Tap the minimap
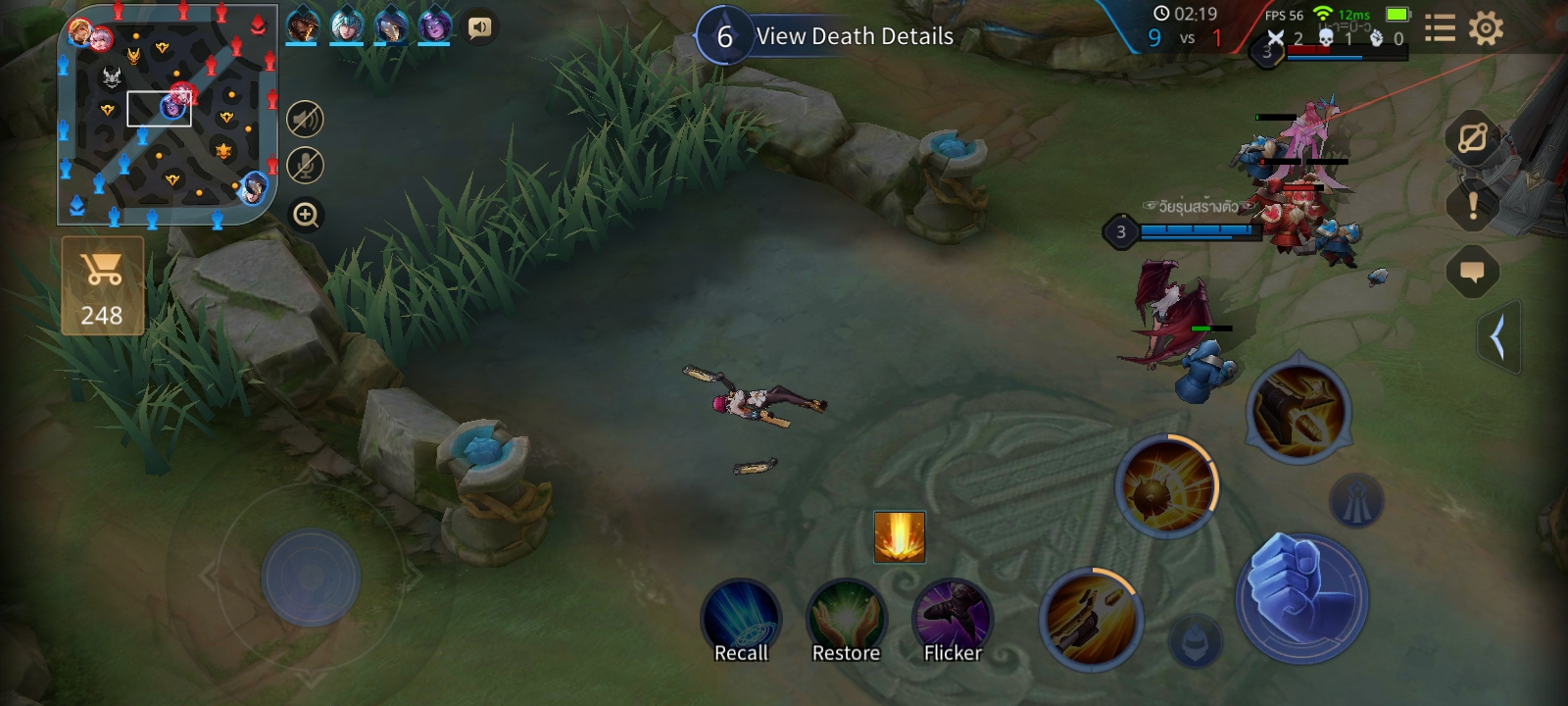The height and width of the screenshot is (706, 1568). pyautogui.click(x=168, y=115)
